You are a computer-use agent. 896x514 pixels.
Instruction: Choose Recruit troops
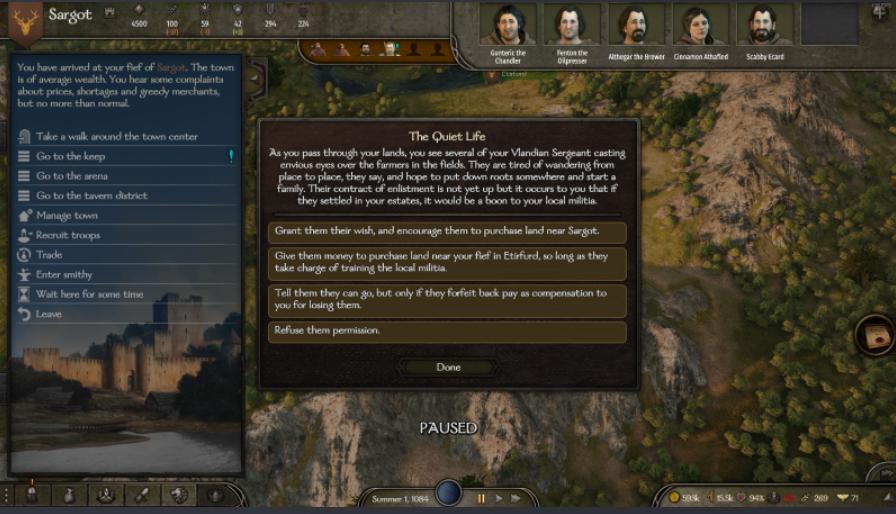[67, 235]
